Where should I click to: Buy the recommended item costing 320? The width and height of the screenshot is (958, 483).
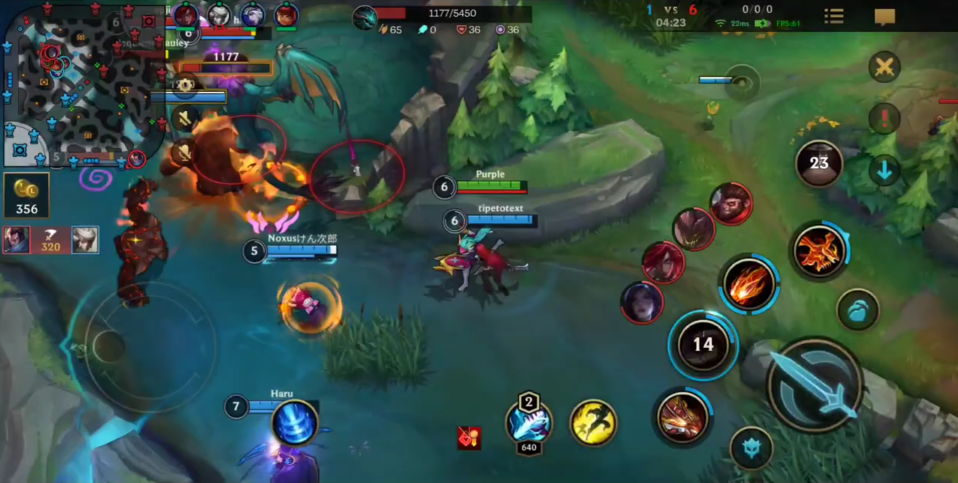tap(50, 240)
